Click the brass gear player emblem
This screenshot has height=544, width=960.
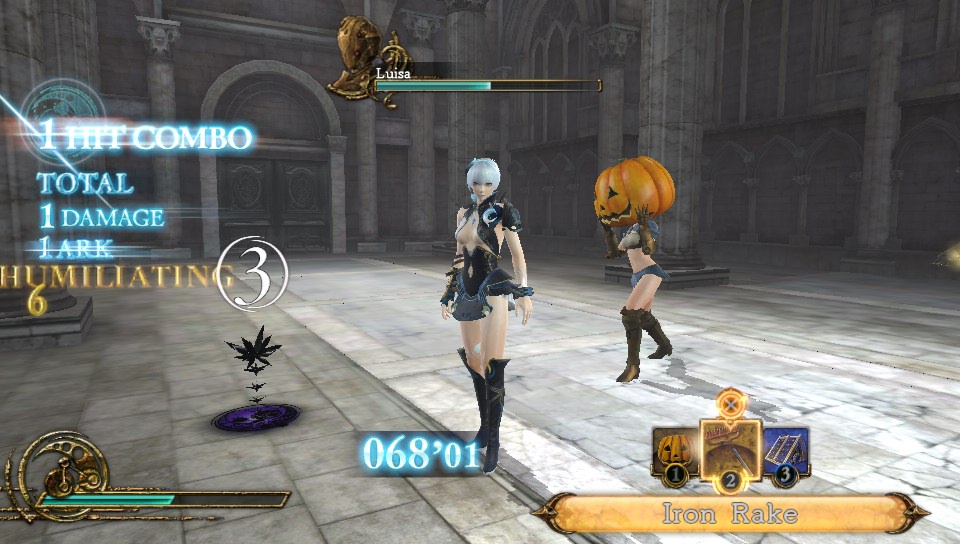click(56, 470)
